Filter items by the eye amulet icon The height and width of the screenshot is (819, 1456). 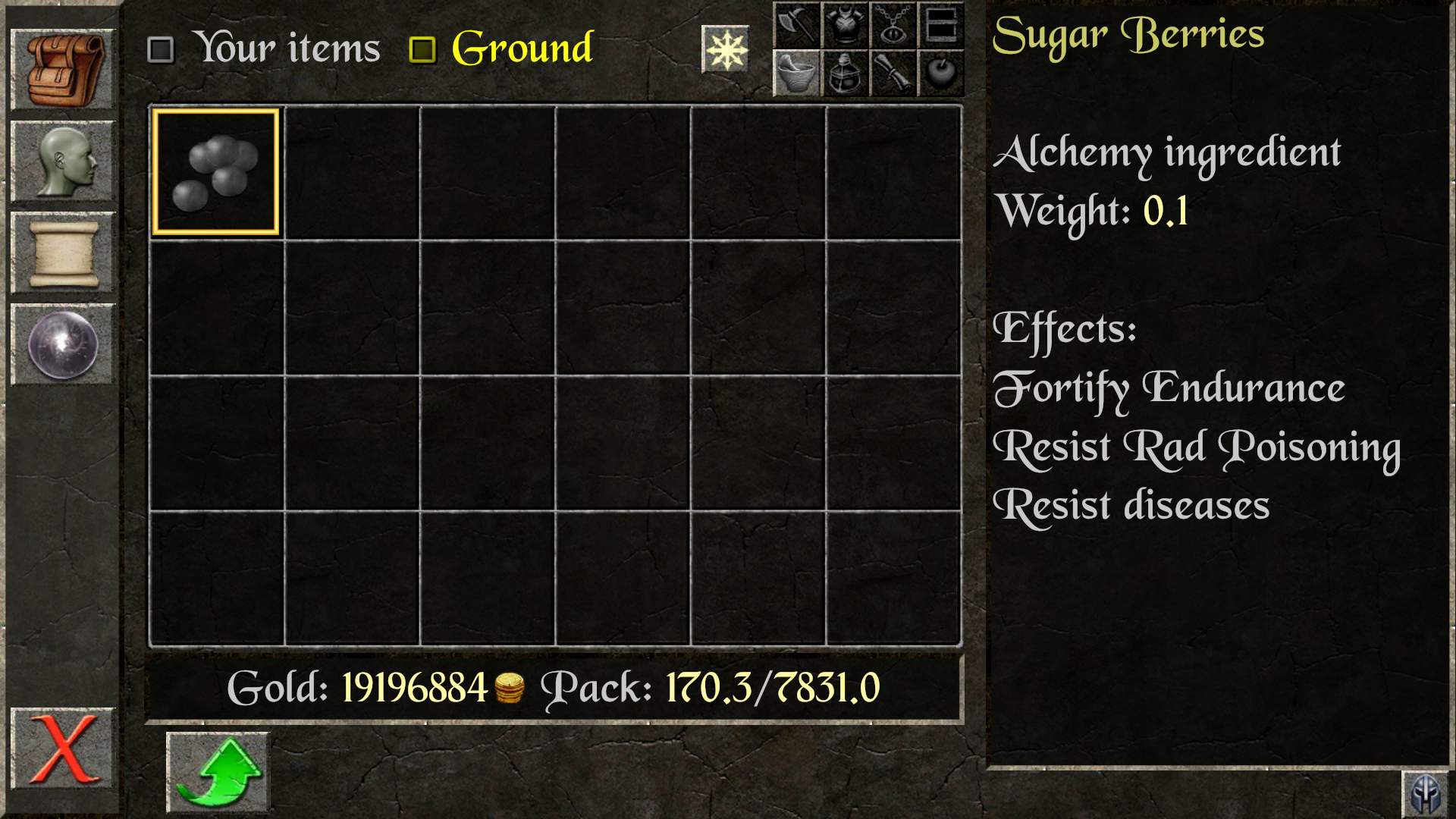point(893,25)
